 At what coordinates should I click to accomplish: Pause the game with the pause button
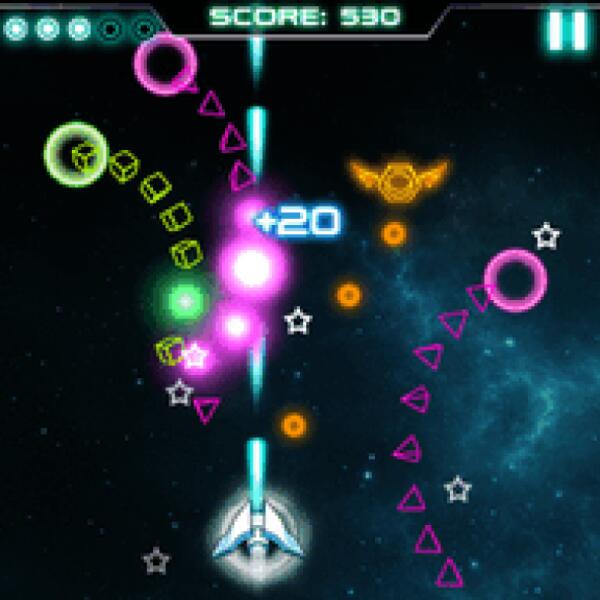565,28
